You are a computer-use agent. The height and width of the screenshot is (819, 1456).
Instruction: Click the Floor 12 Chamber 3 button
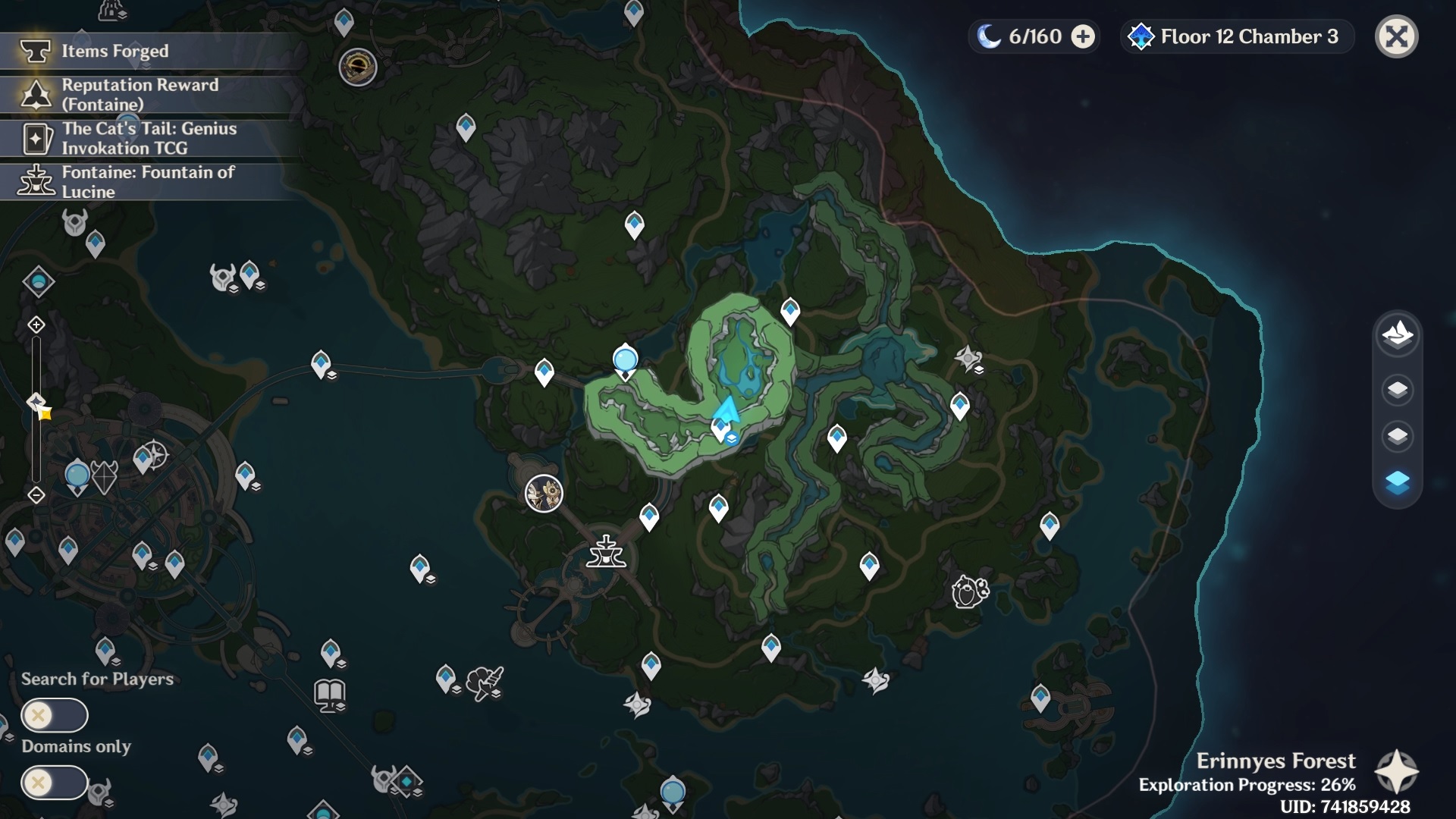coord(1236,36)
